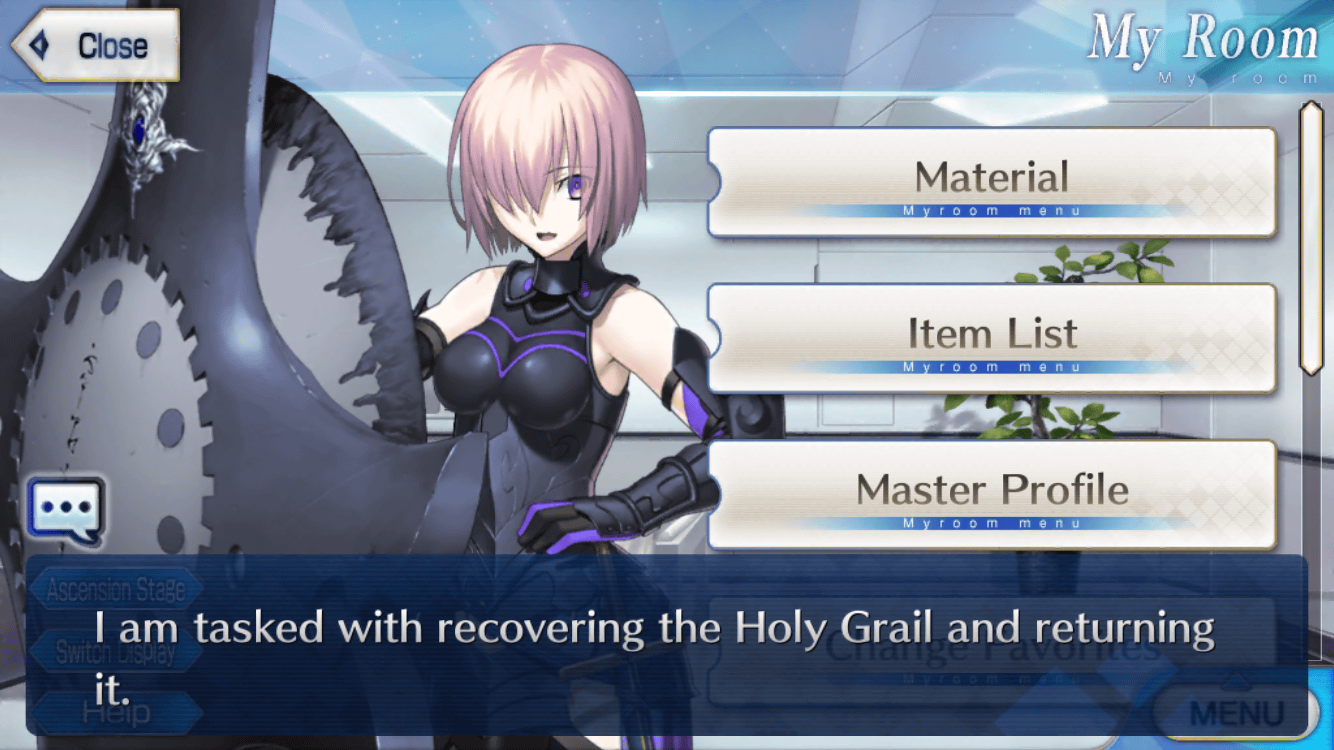This screenshot has height=750, width=1334.
Task: Click the My Room menu scrollbar
Action: (x=1310, y=238)
